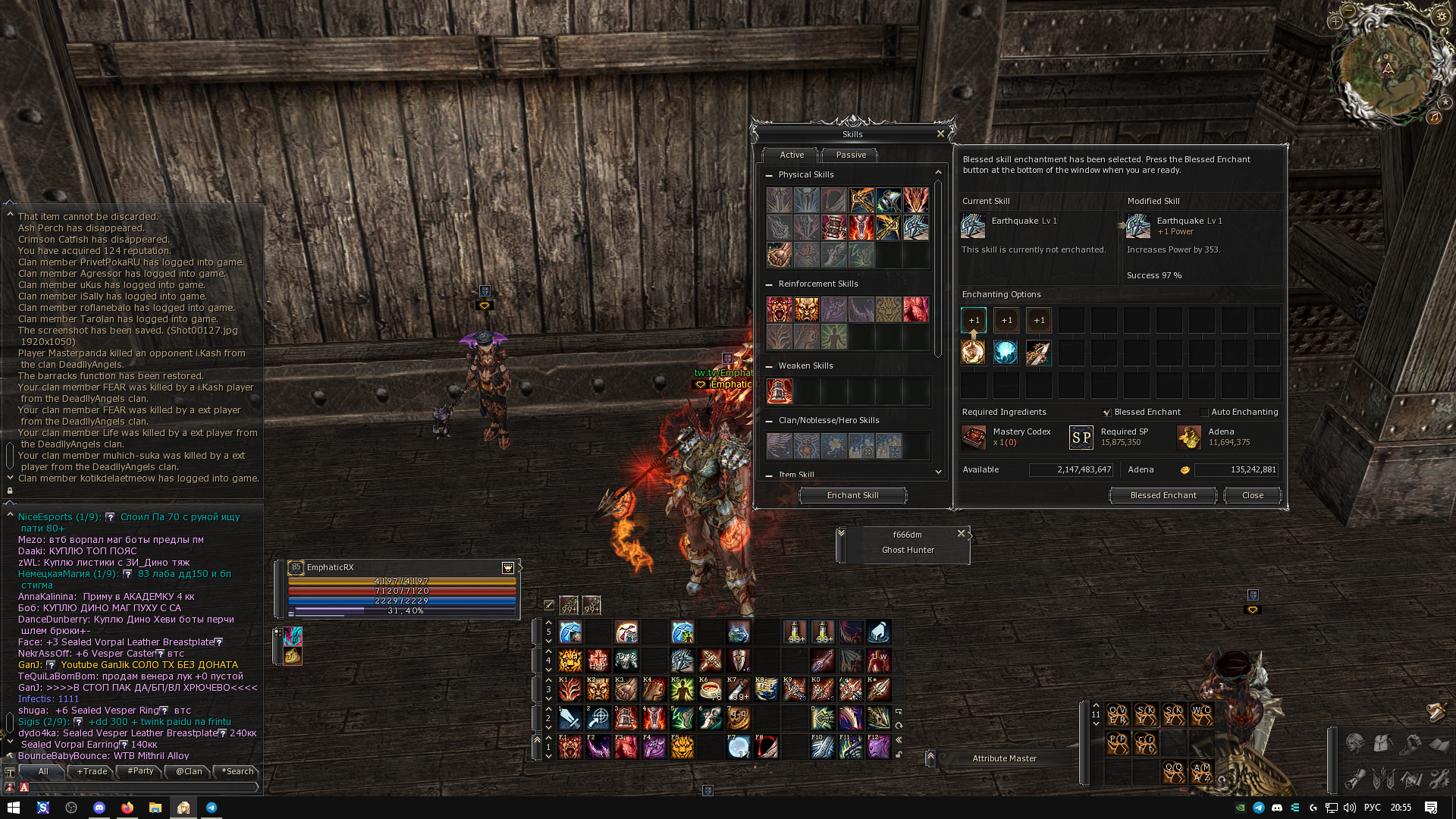Screen dimensions: 1456x819
Task: Collapse the Weaken Skills section
Action: click(769, 366)
